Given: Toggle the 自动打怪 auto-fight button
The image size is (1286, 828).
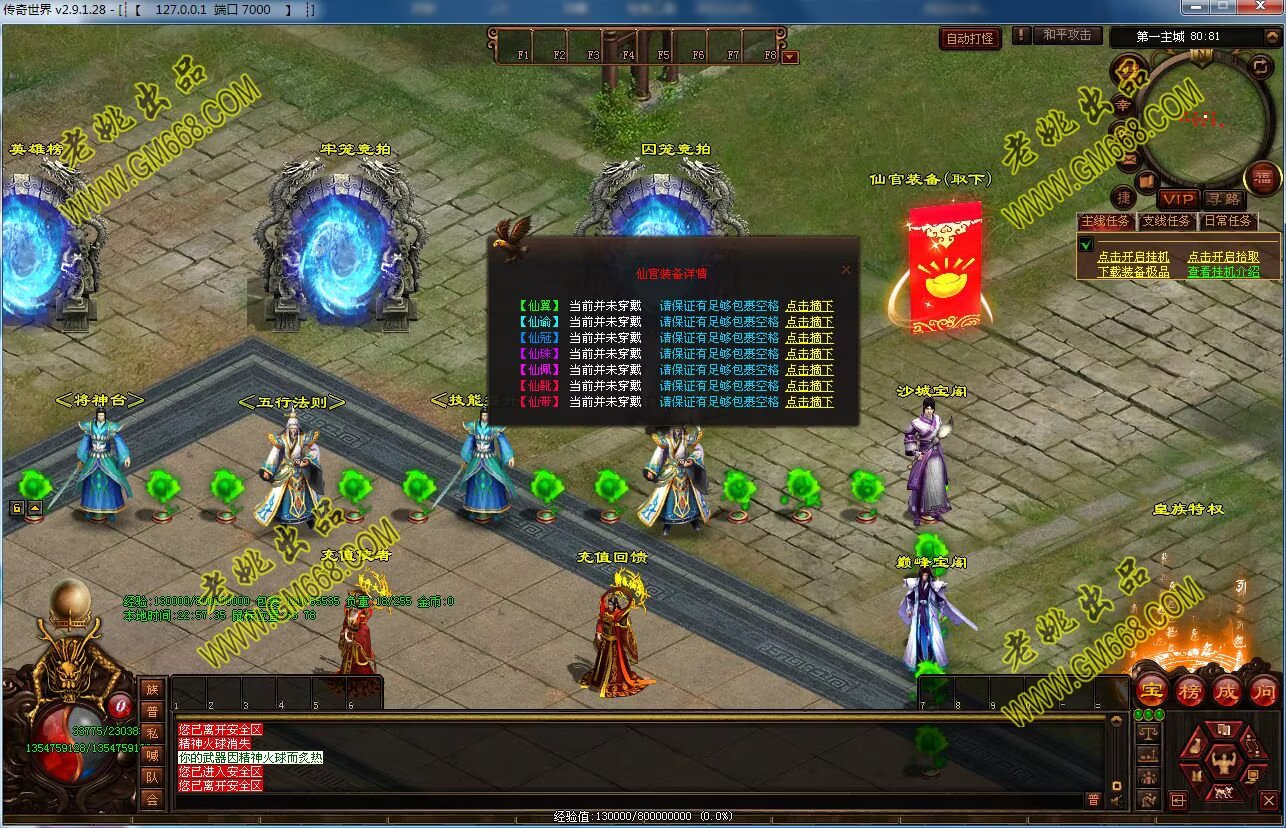Looking at the screenshot, I should 970,39.
